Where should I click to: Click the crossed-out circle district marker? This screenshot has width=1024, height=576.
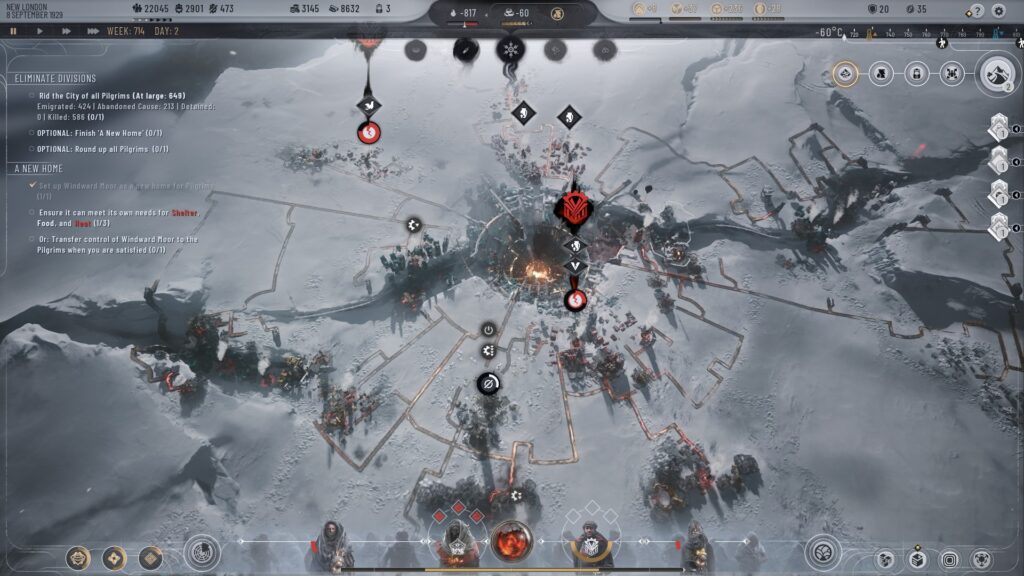488,383
